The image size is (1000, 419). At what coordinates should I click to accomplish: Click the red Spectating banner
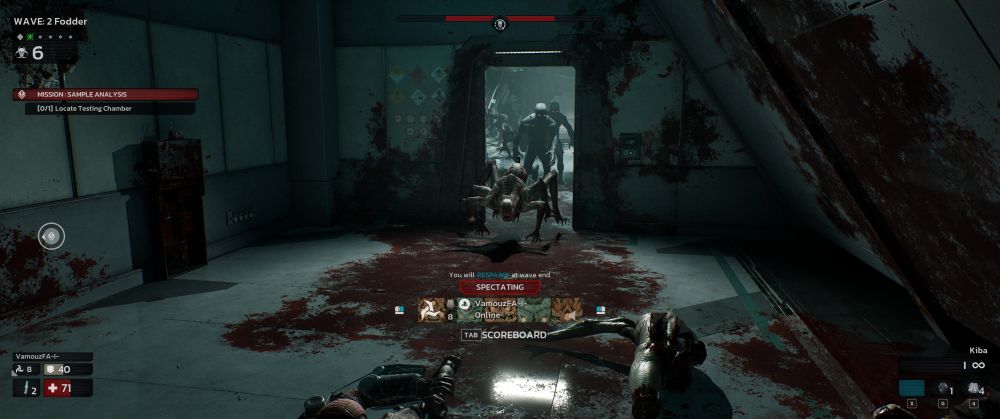click(x=499, y=287)
